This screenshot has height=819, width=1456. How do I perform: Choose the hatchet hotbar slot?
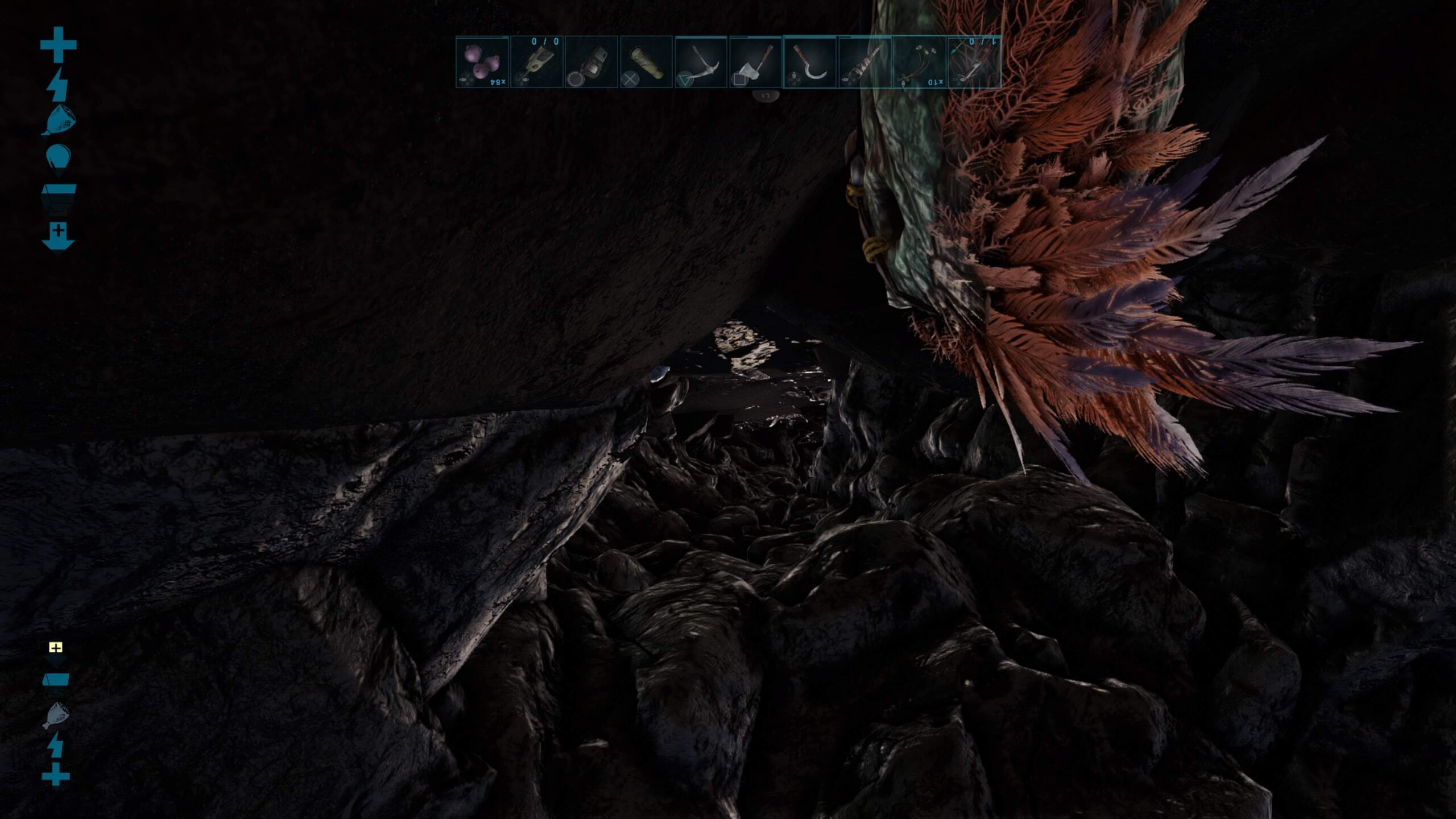click(755, 61)
